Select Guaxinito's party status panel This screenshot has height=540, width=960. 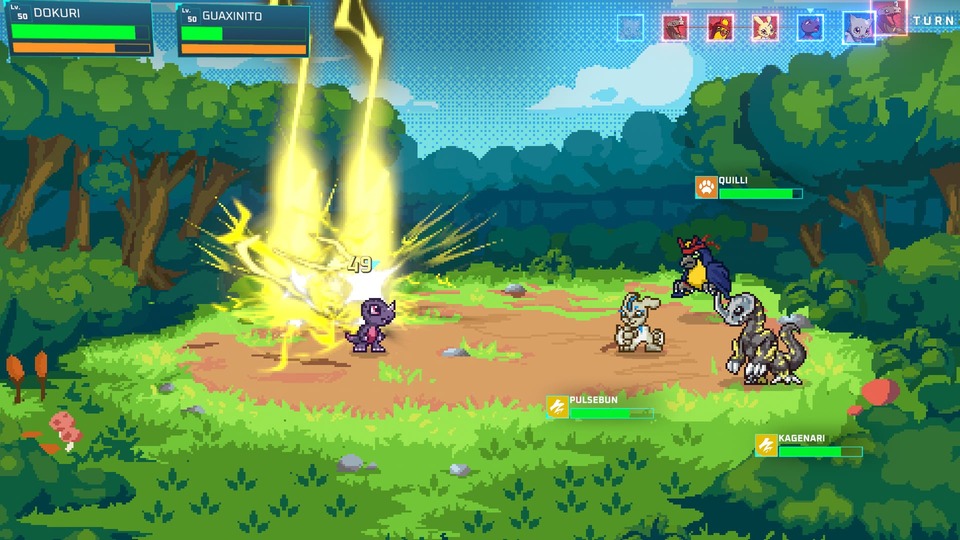[x=243, y=32]
